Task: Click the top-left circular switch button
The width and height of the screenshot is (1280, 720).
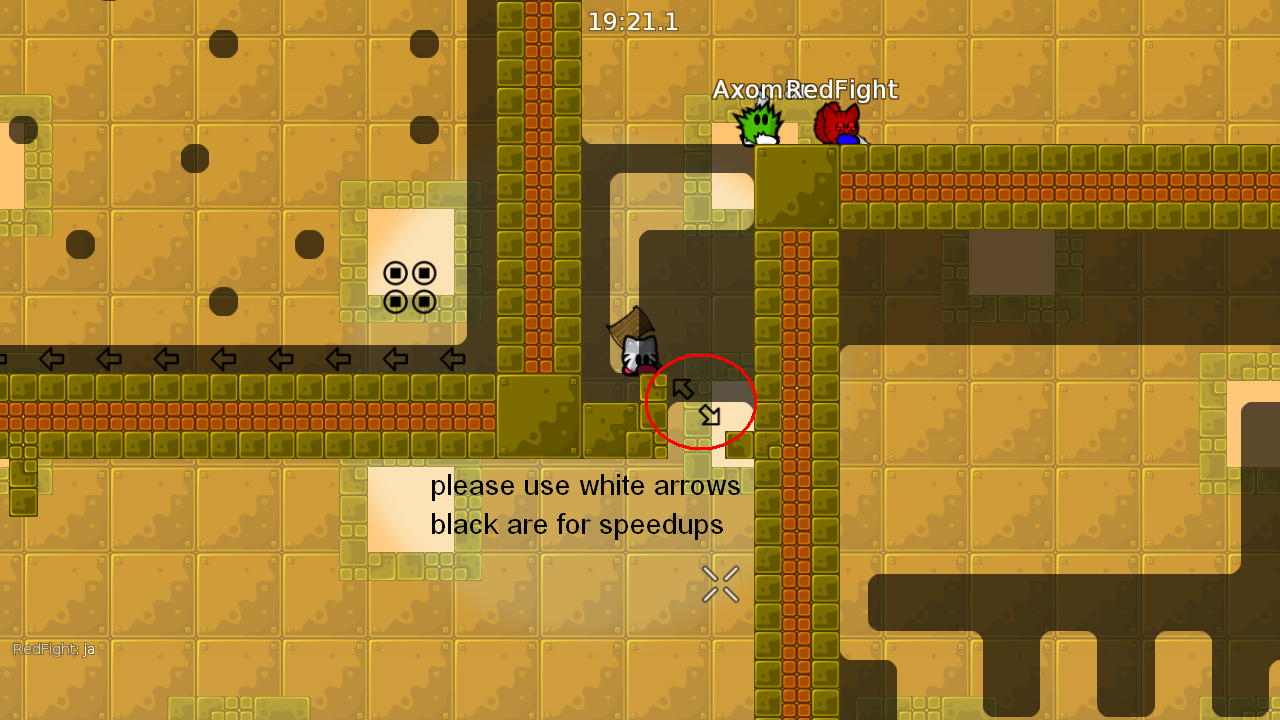Action: click(x=394, y=270)
